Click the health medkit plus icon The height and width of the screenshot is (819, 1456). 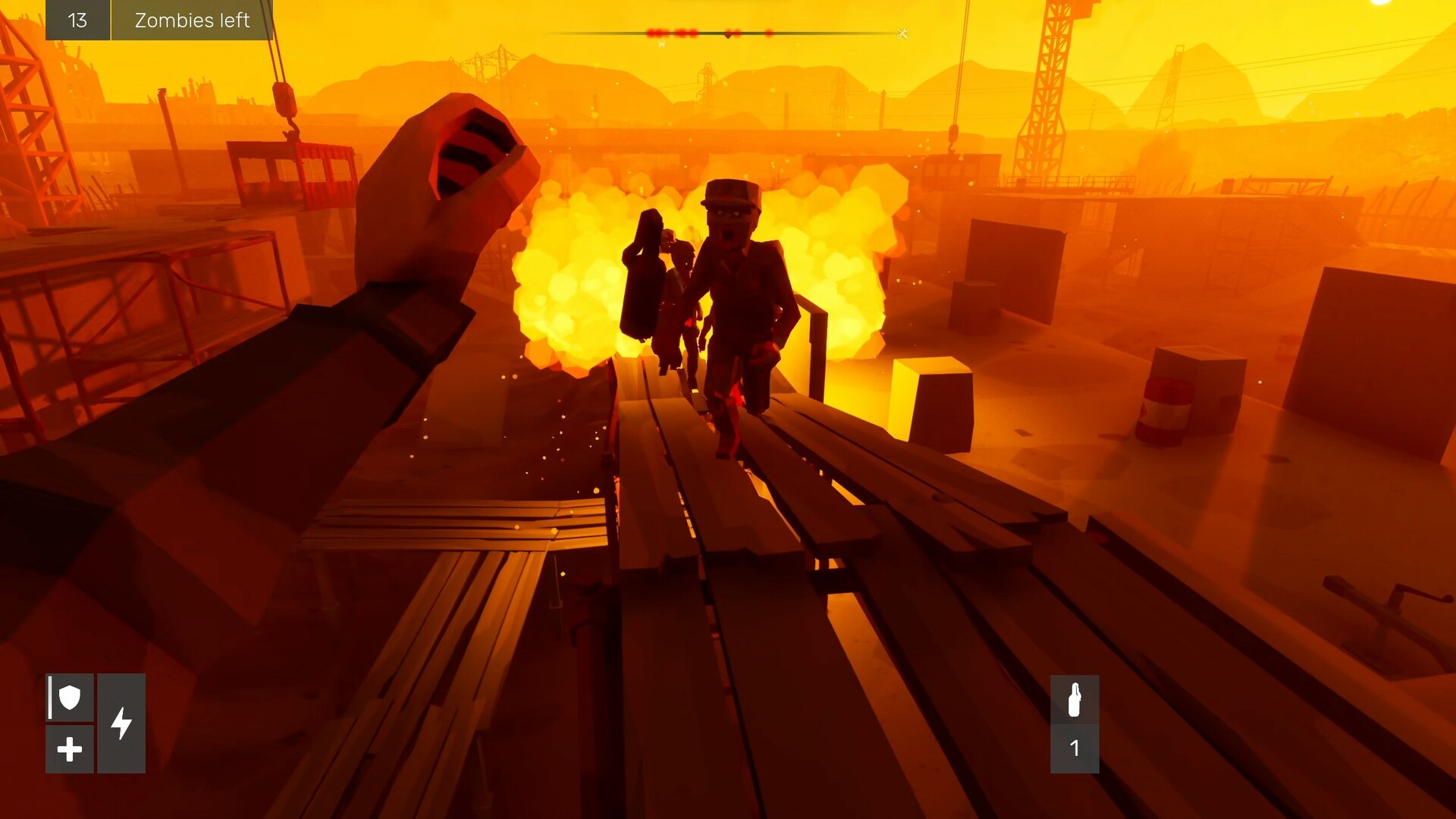tap(69, 748)
